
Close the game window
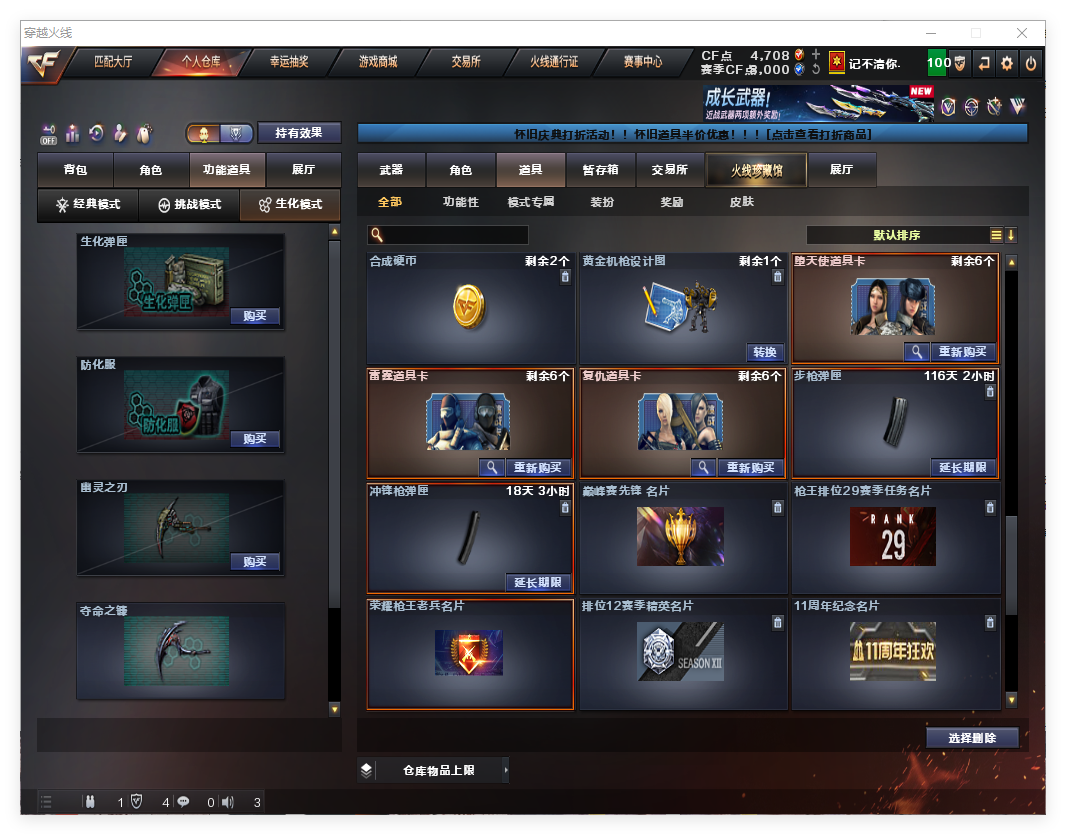1022,33
